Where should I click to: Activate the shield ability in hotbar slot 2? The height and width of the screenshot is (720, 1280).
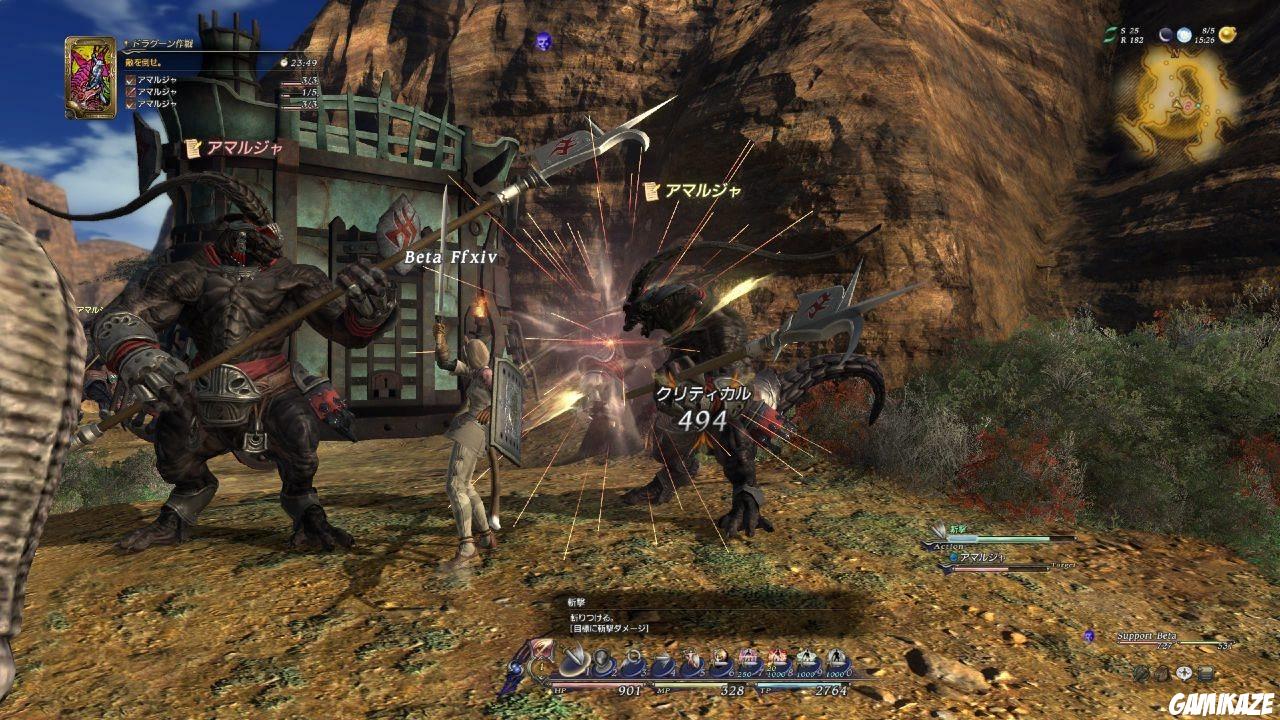(x=603, y=660)
